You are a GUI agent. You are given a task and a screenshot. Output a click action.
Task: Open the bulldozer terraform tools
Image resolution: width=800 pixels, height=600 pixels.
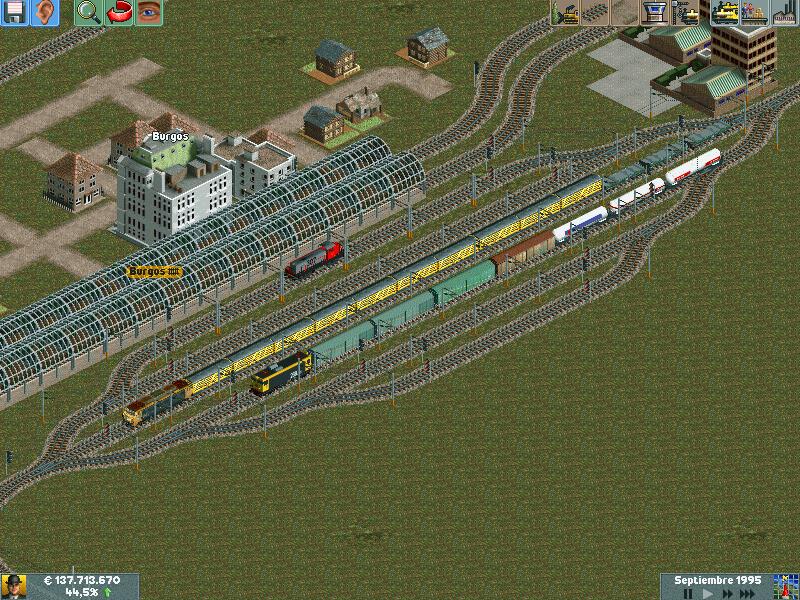click(566, 12)
